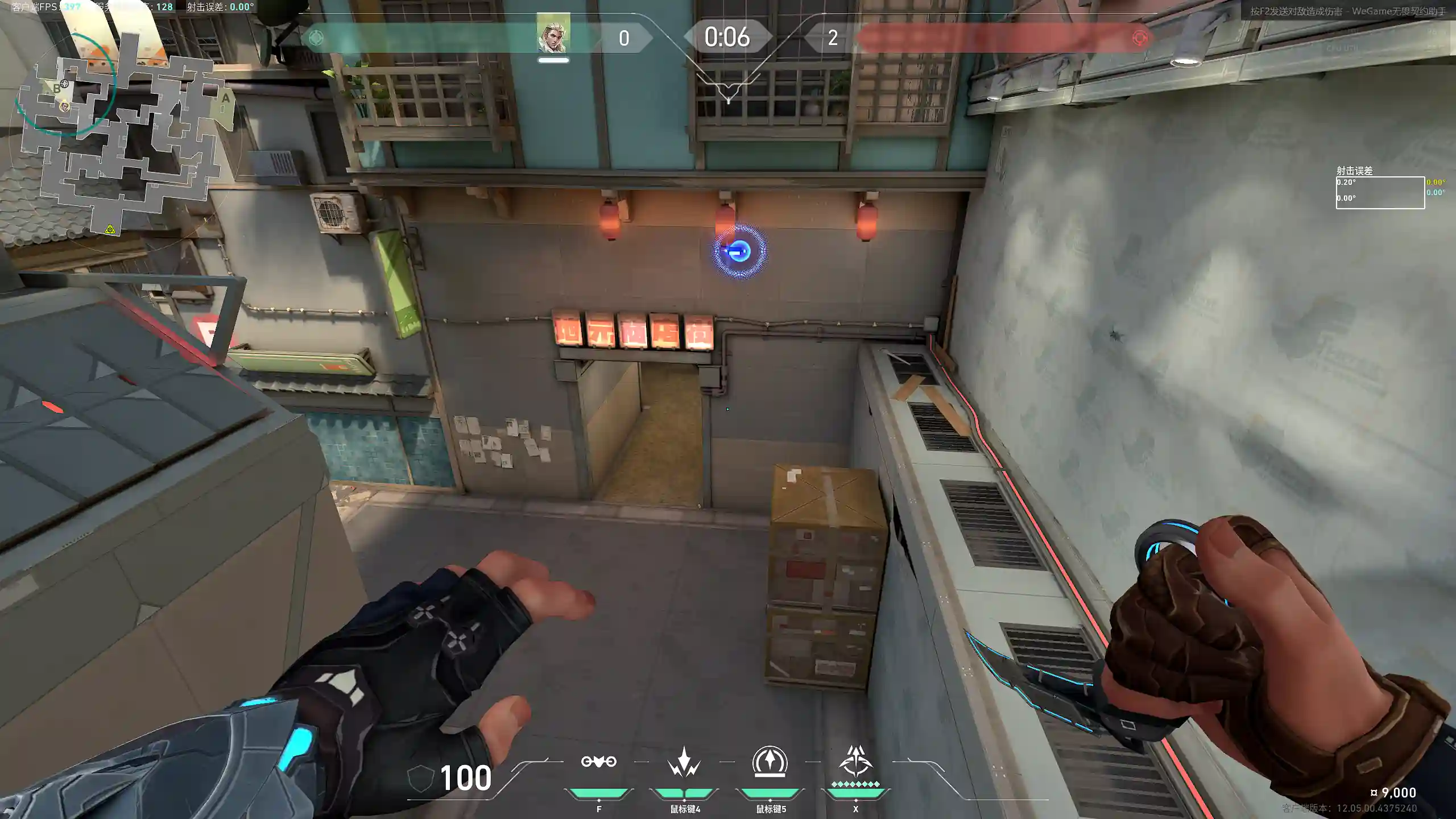Click the 射击误差 shooting error graph panel

click(x=1380, y=192)
